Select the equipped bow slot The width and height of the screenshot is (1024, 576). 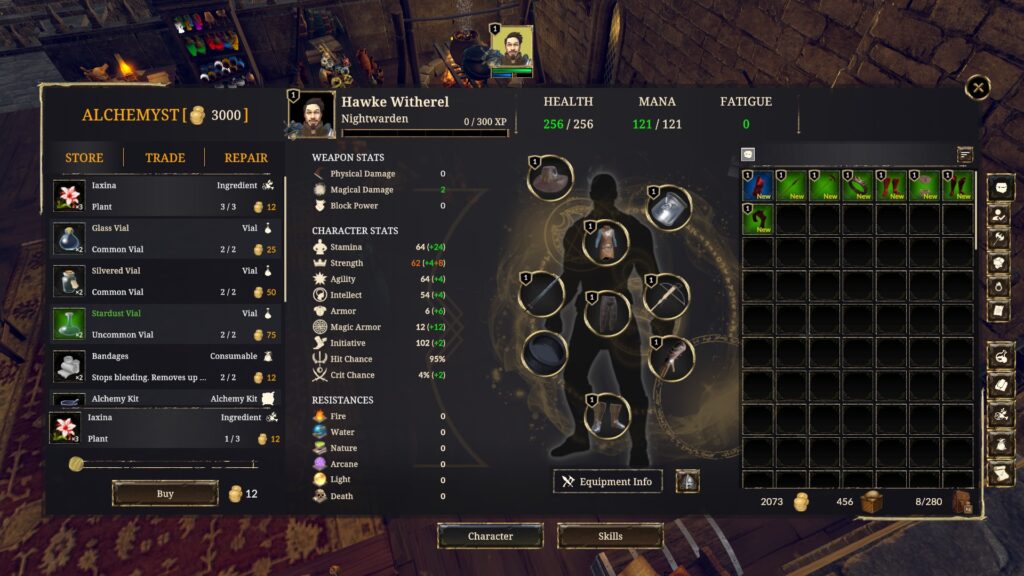667,296
